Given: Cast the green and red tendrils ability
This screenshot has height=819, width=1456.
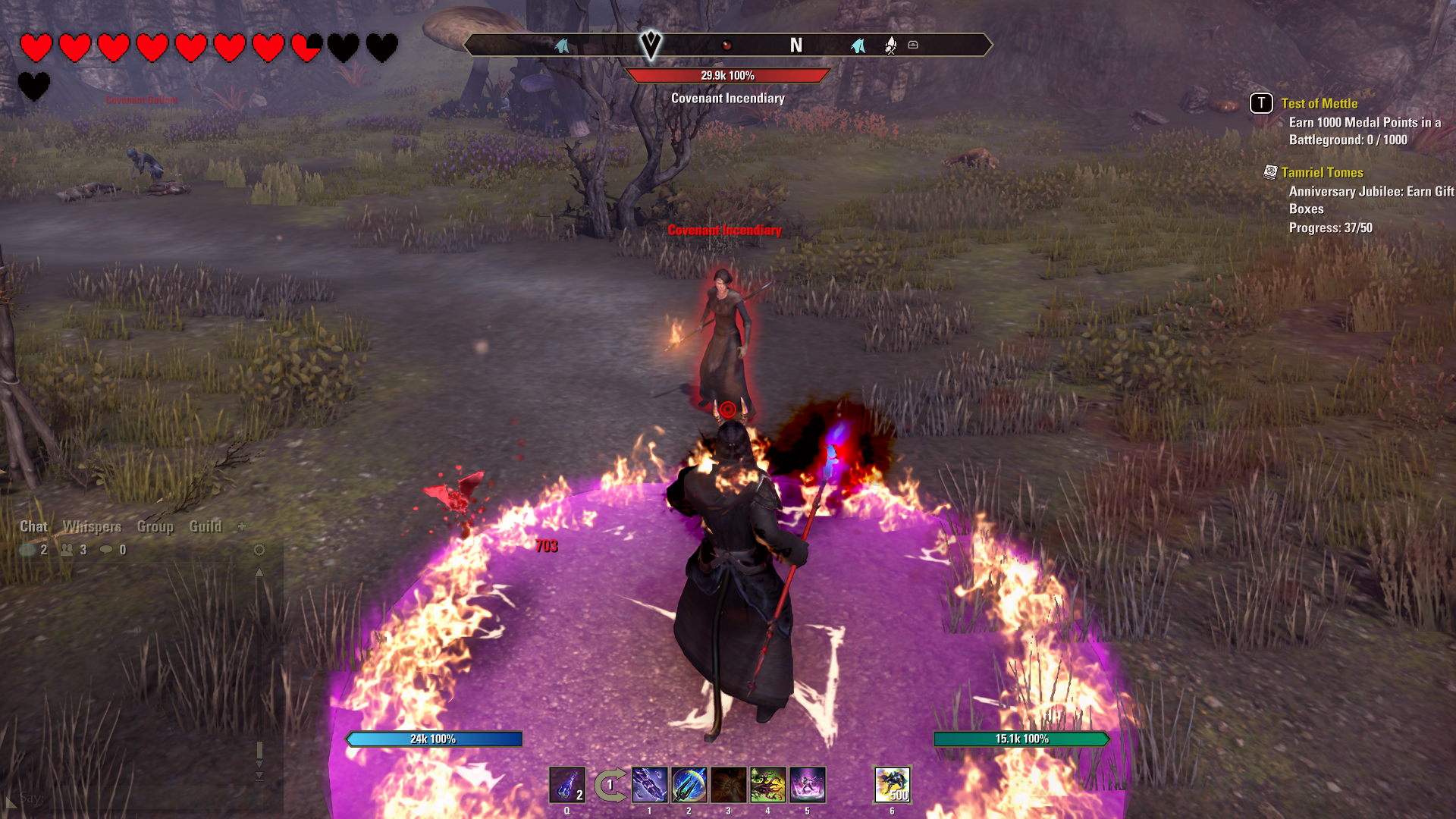Looking at the screenshot, I should click(768, 785).
